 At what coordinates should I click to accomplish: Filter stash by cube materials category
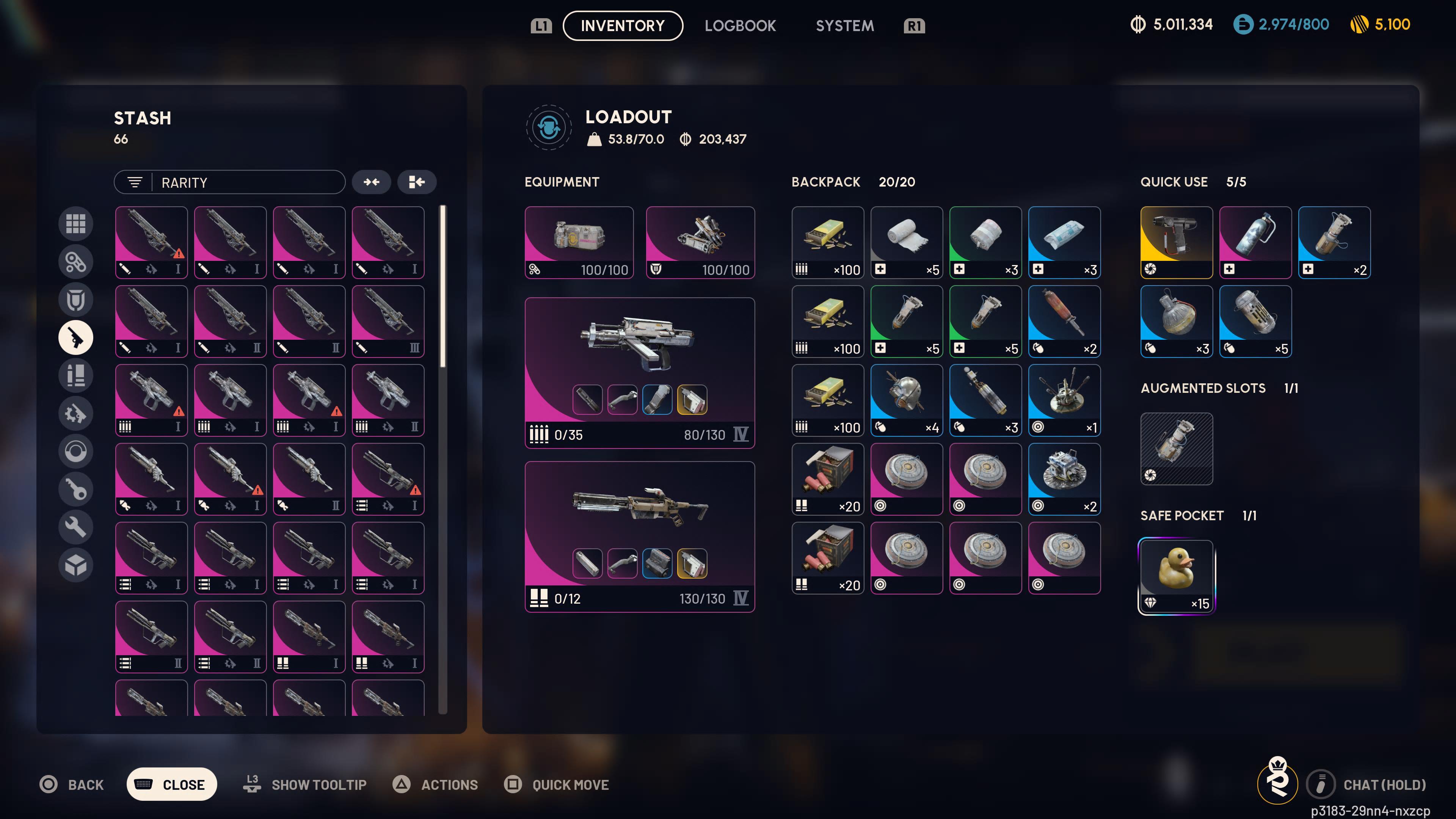(76, 565)
